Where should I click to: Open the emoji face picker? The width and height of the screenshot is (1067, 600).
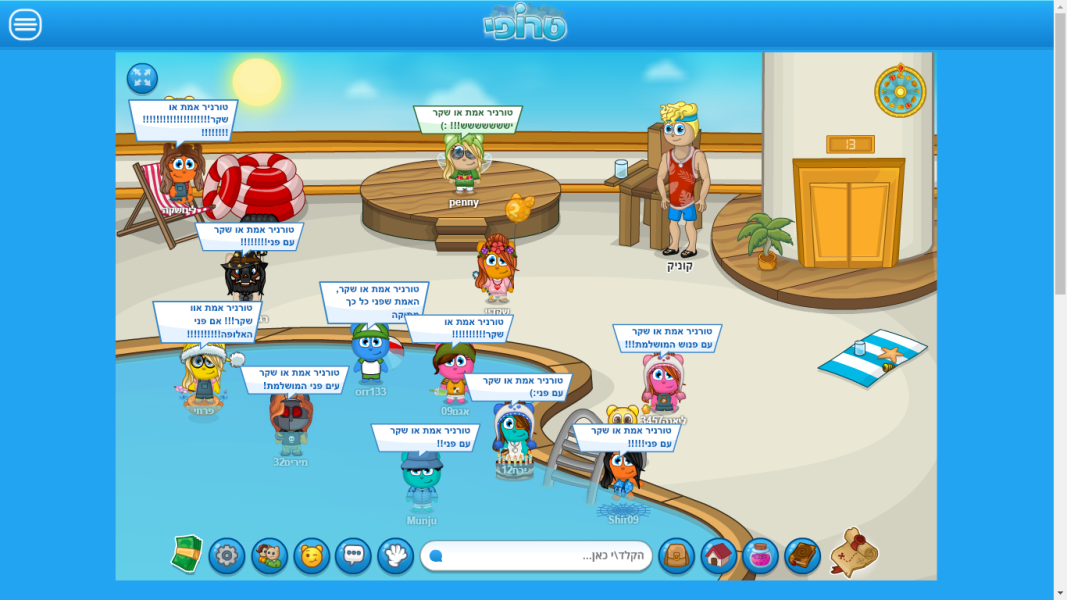311,556
